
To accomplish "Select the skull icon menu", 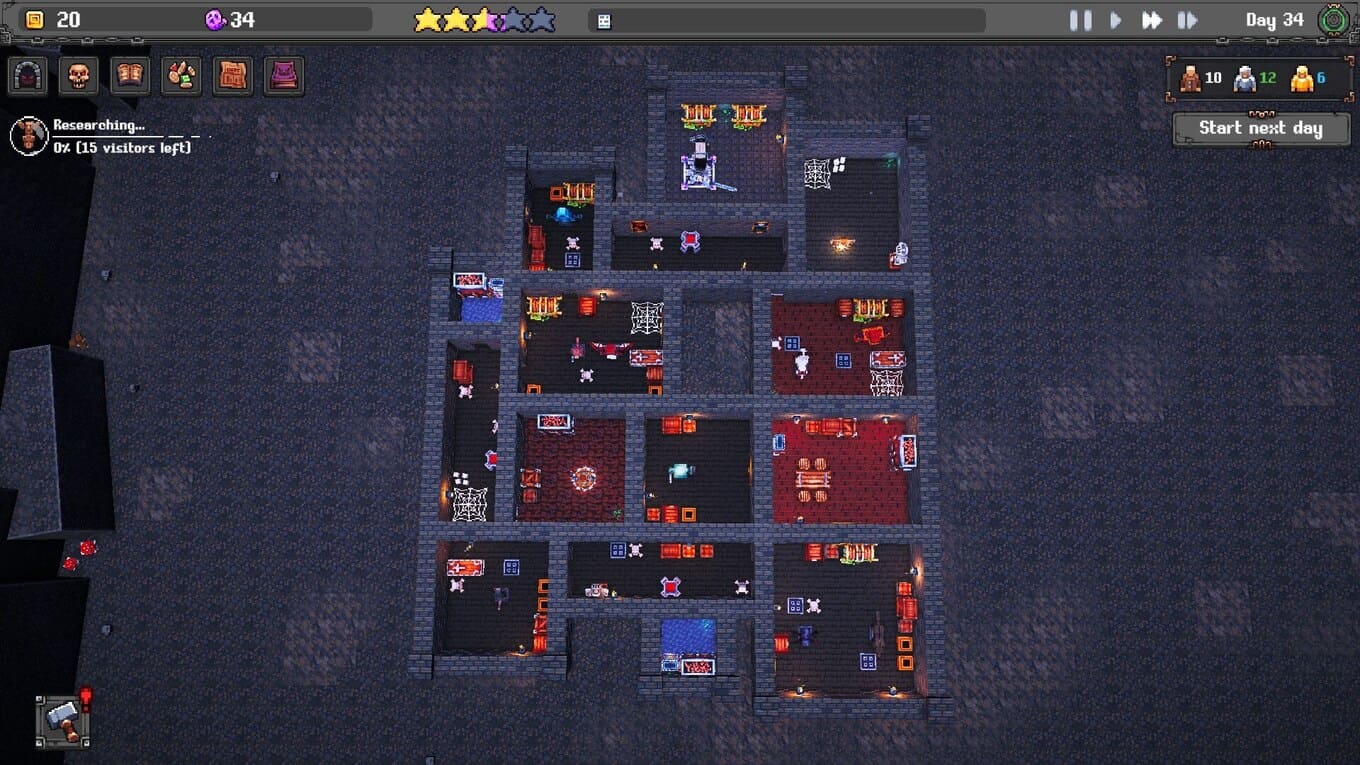I will click(x=79, y=76).
